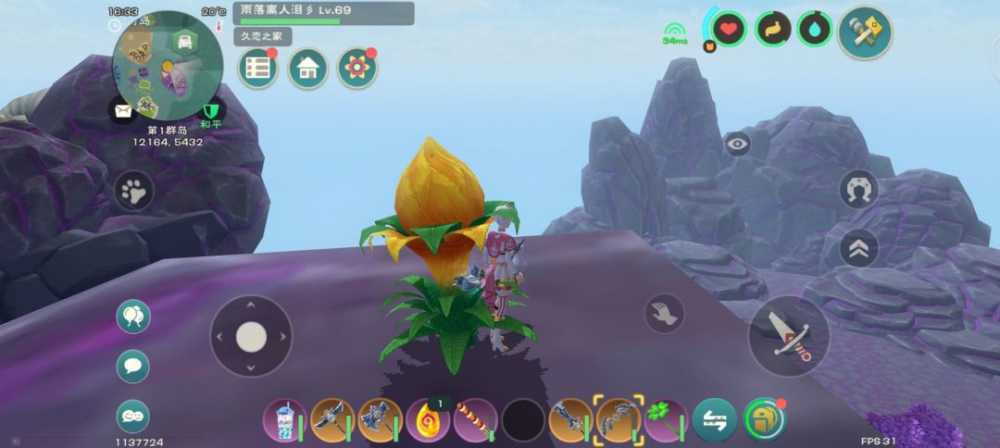Open the paw print pet menu

(x=133, y=190)
